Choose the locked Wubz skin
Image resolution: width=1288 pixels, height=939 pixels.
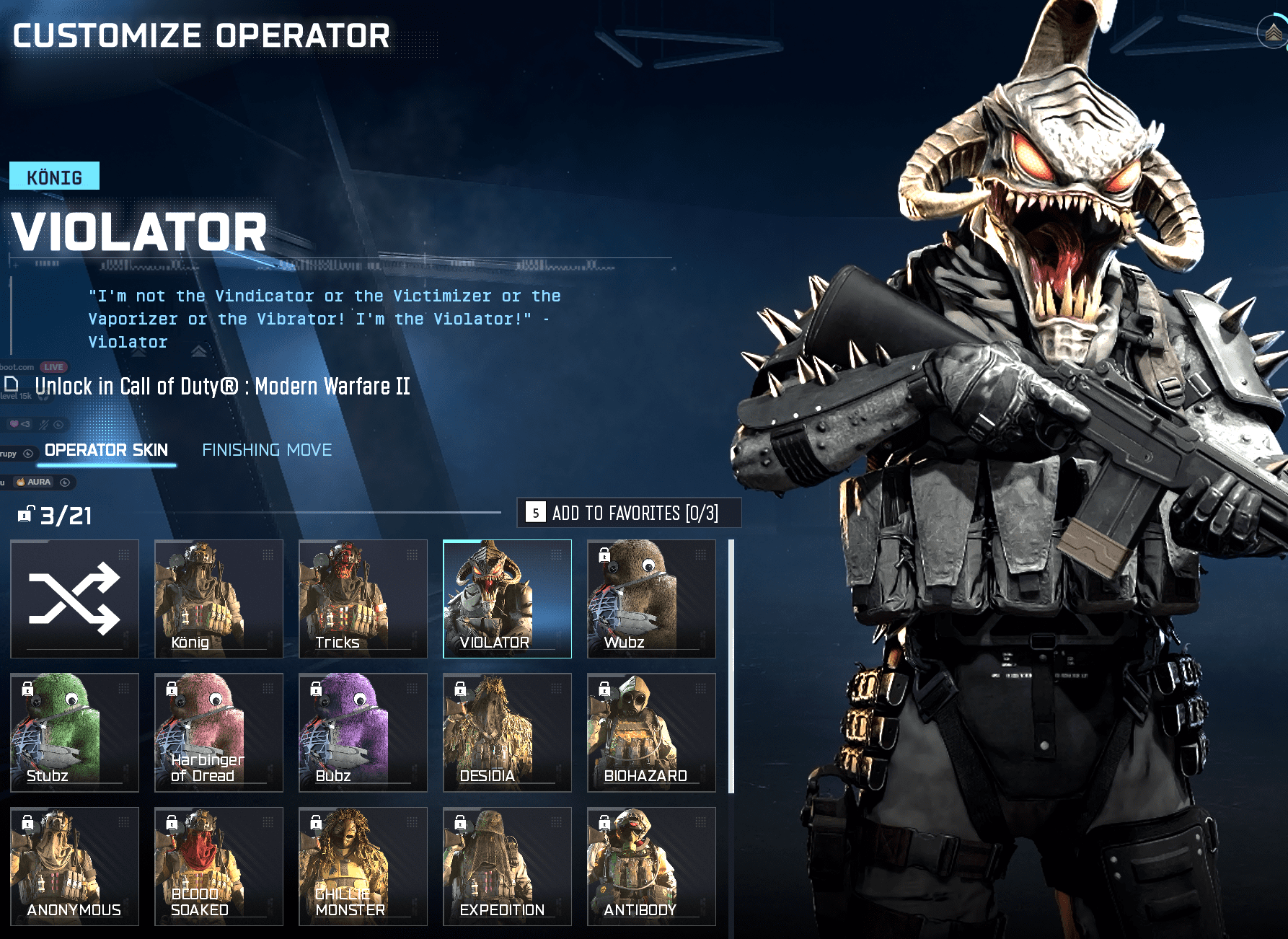pos(651,599)
